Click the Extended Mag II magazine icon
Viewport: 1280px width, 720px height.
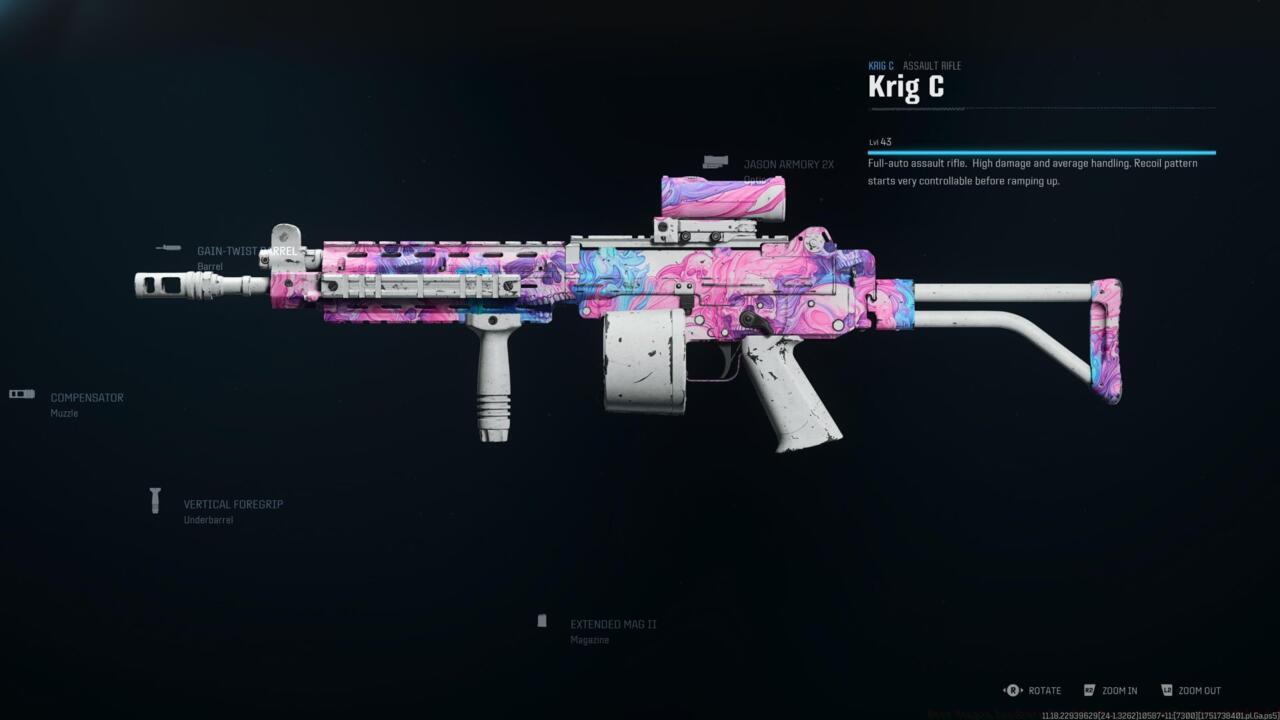[543, 621]
